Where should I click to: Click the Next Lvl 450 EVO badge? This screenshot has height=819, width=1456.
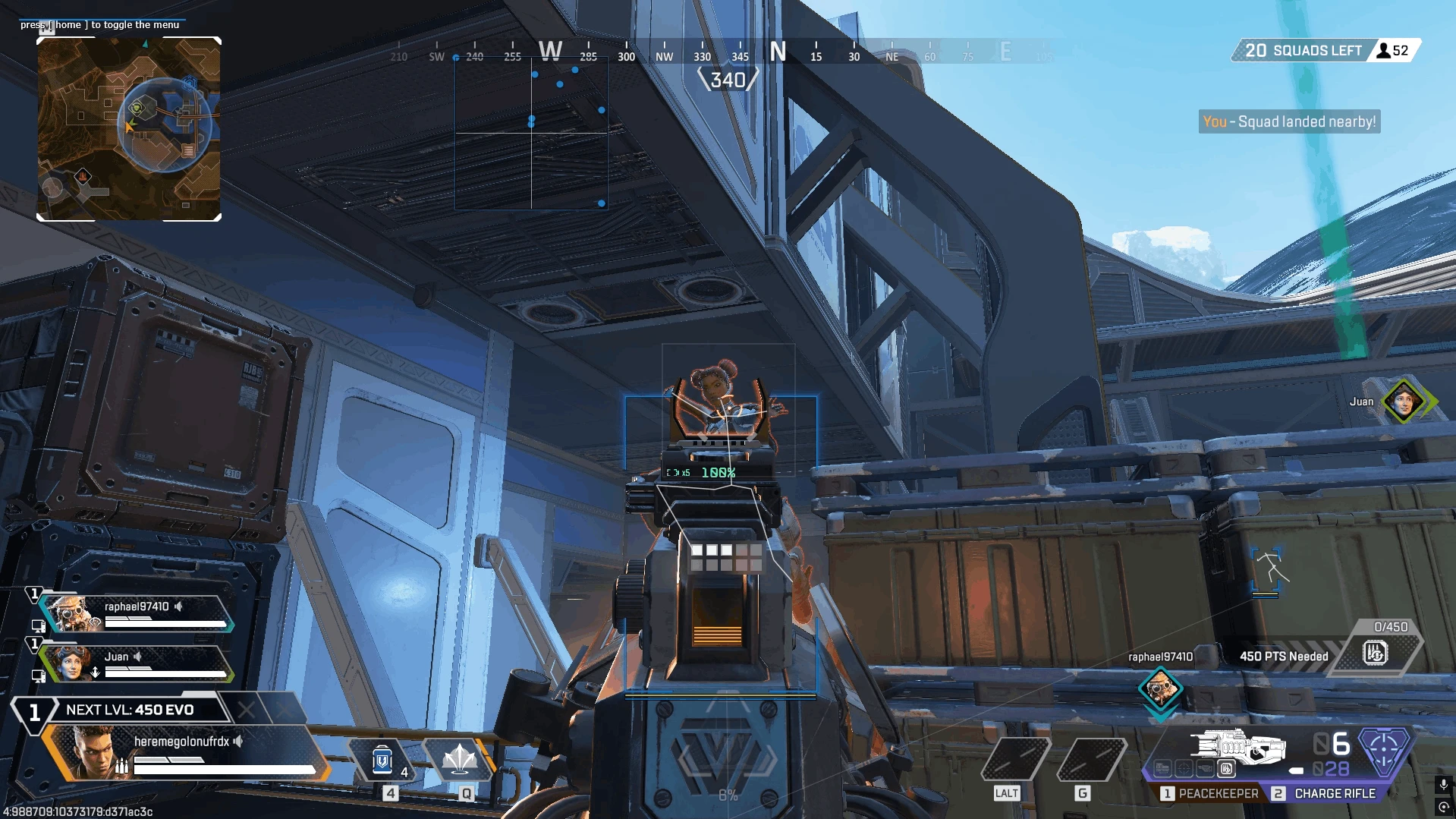[x=129, y=710]
